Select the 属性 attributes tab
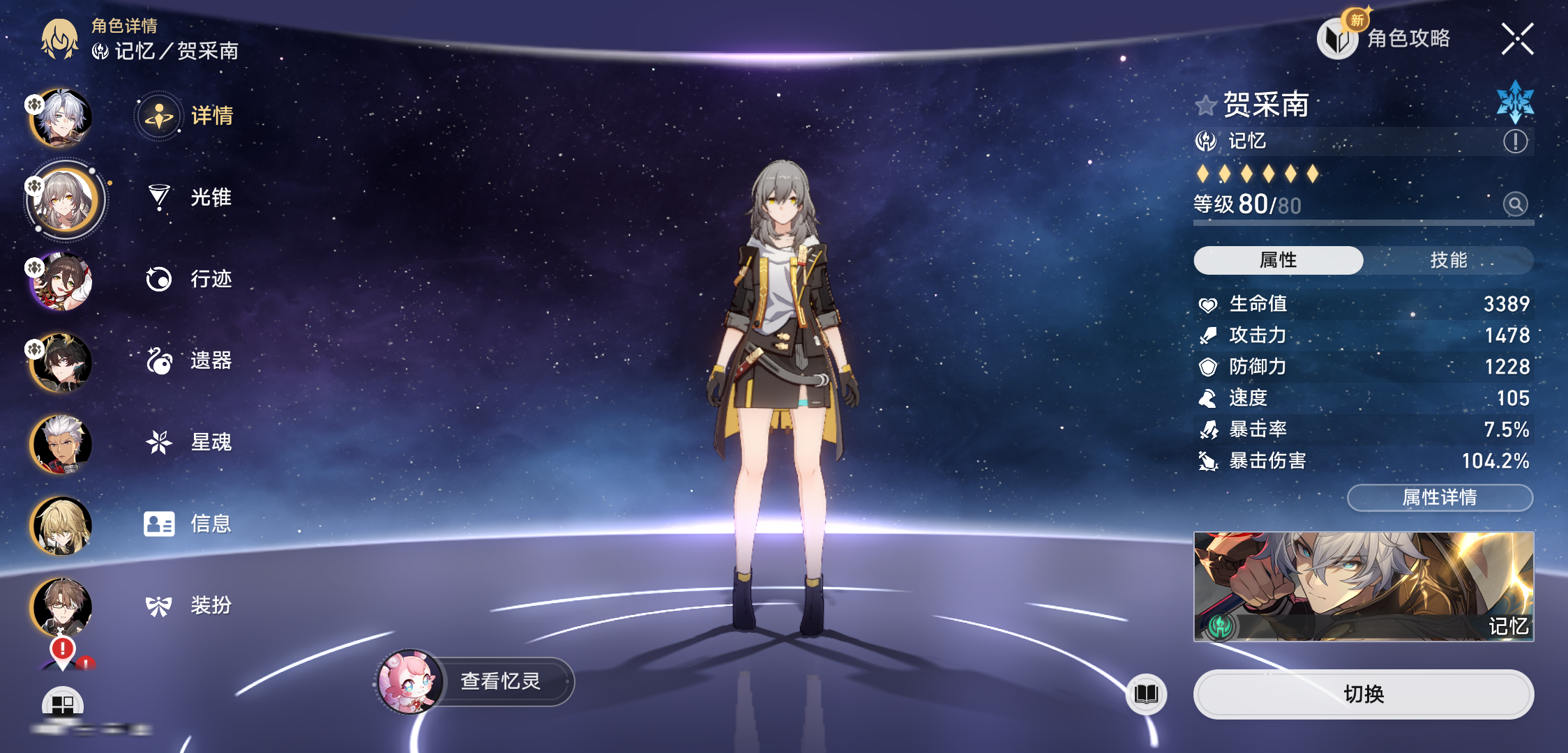Screen dimensions: 1568x753 click(x=1278, y=260)
